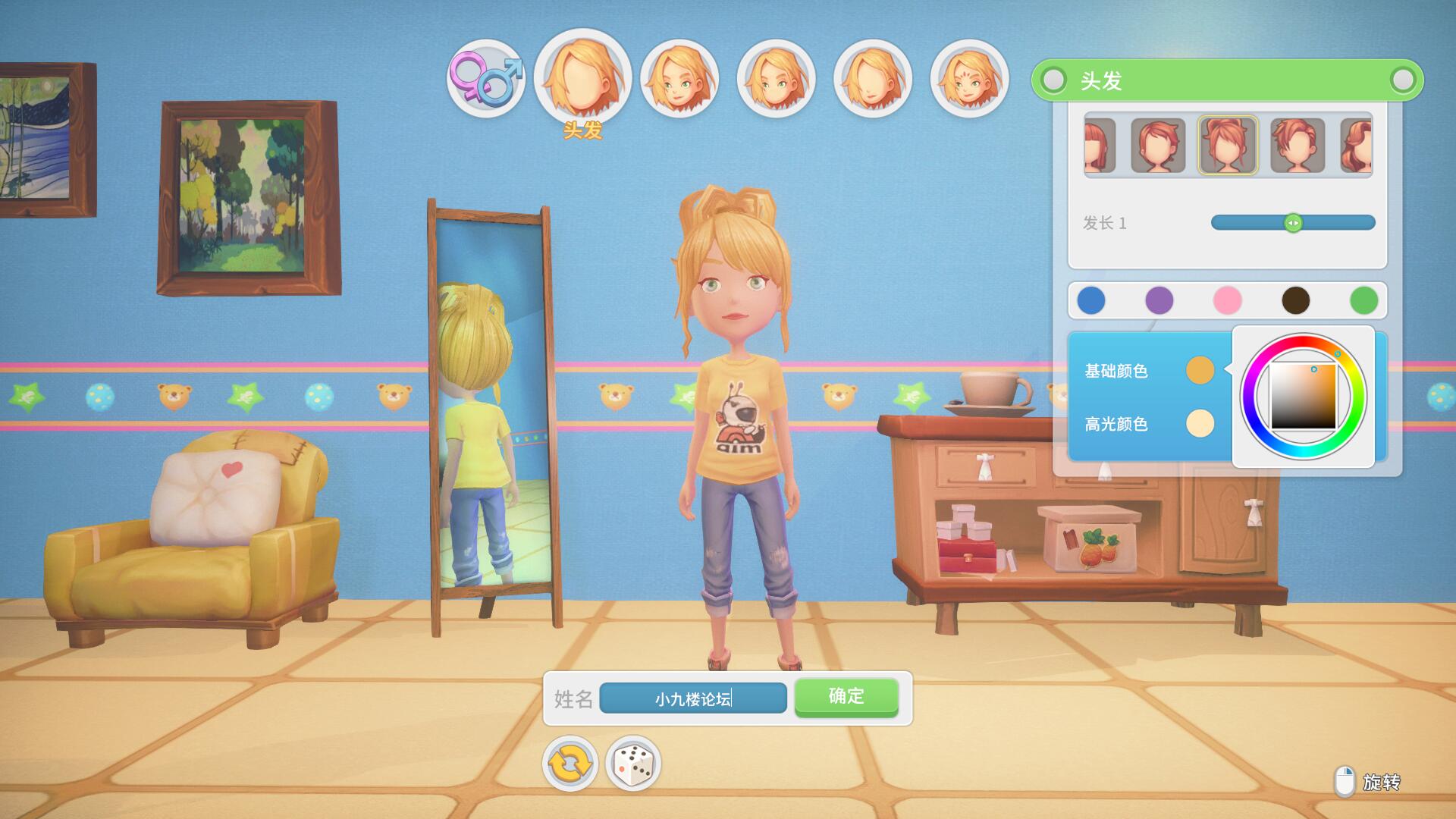Screen dimensions: 1456x819
Task: Reset character using the circular arrows button
Action: (x=570, y=764)
